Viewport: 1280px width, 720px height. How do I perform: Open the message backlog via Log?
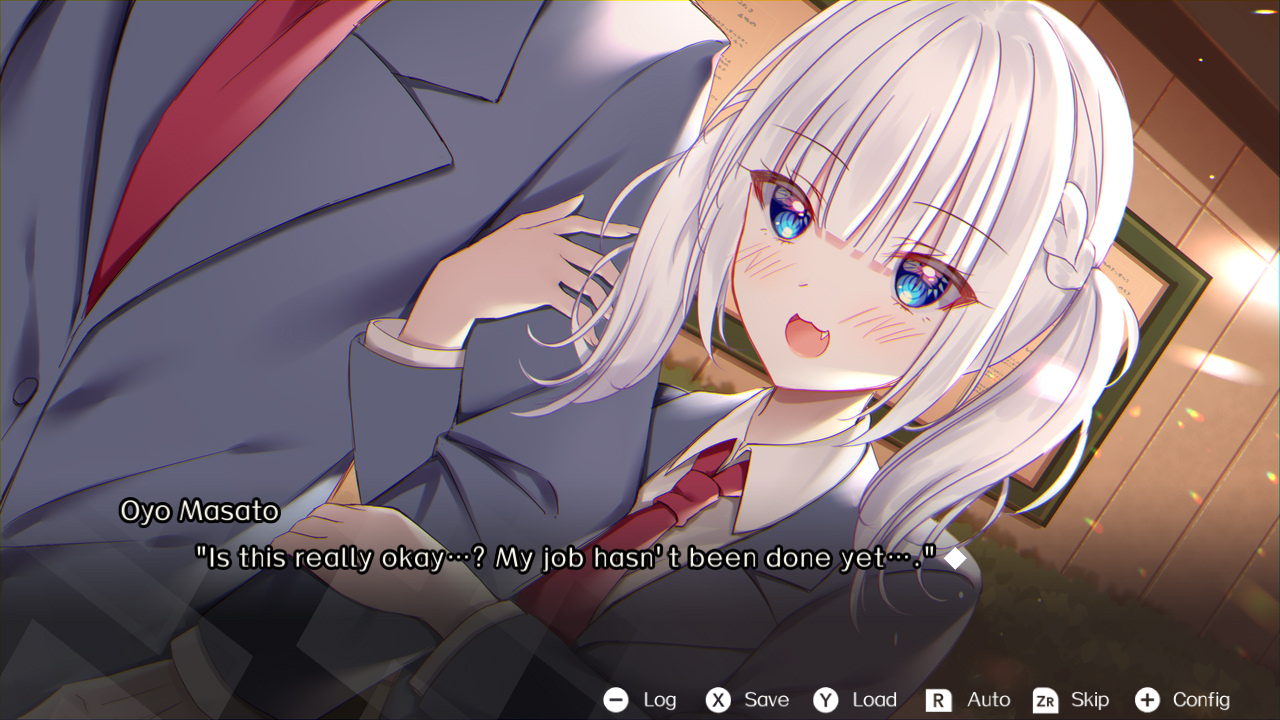(659, 700)
